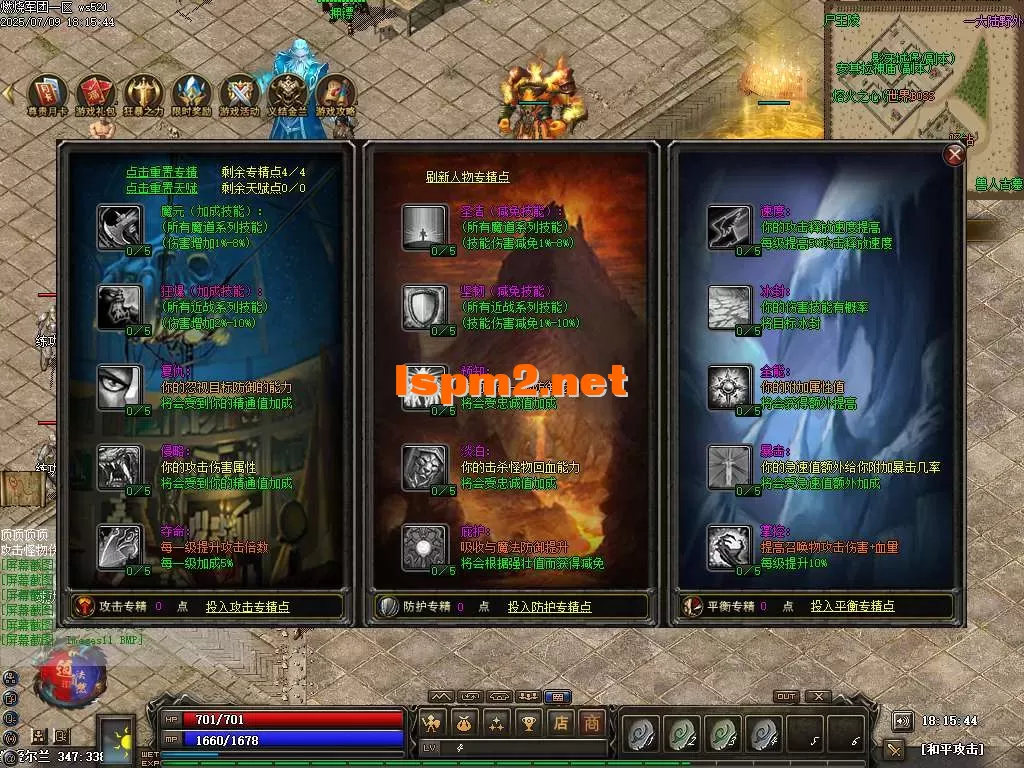Toggle the sound speaker button
Viewport: 1024px width, 768px height.
(903, 721)
